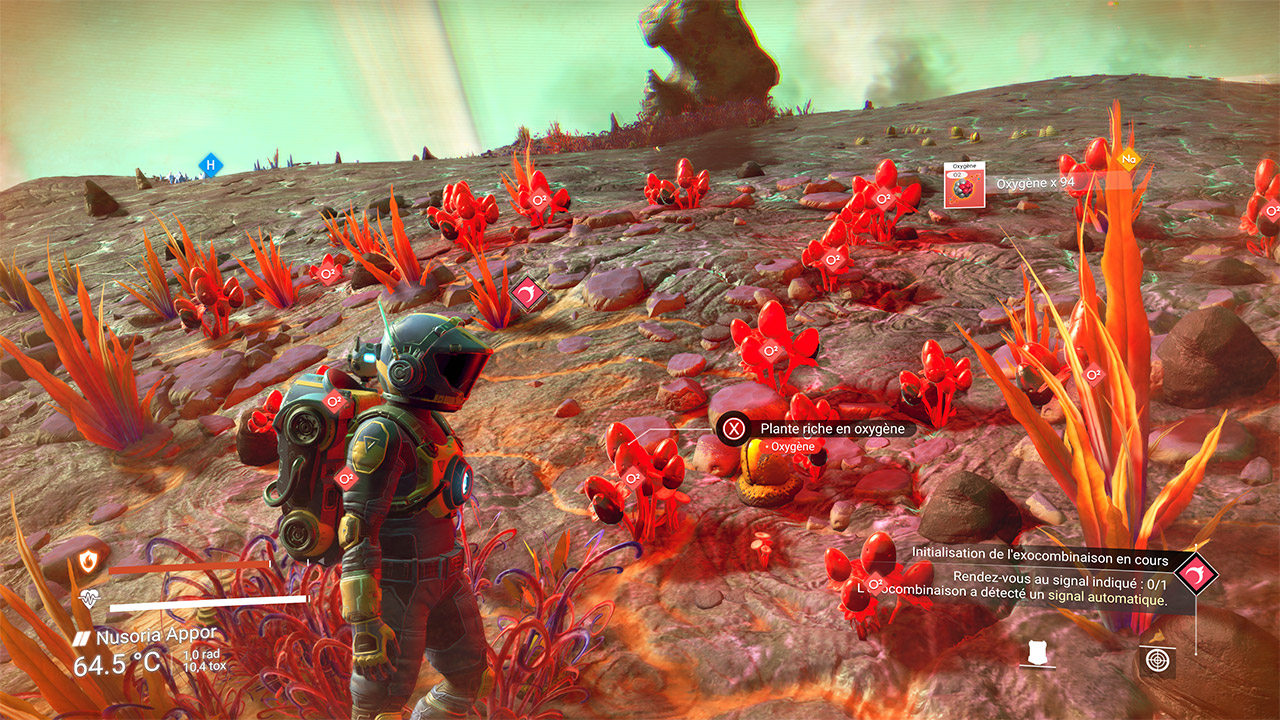Select the red crescent mission waypoint marker

tap(527, 293)
